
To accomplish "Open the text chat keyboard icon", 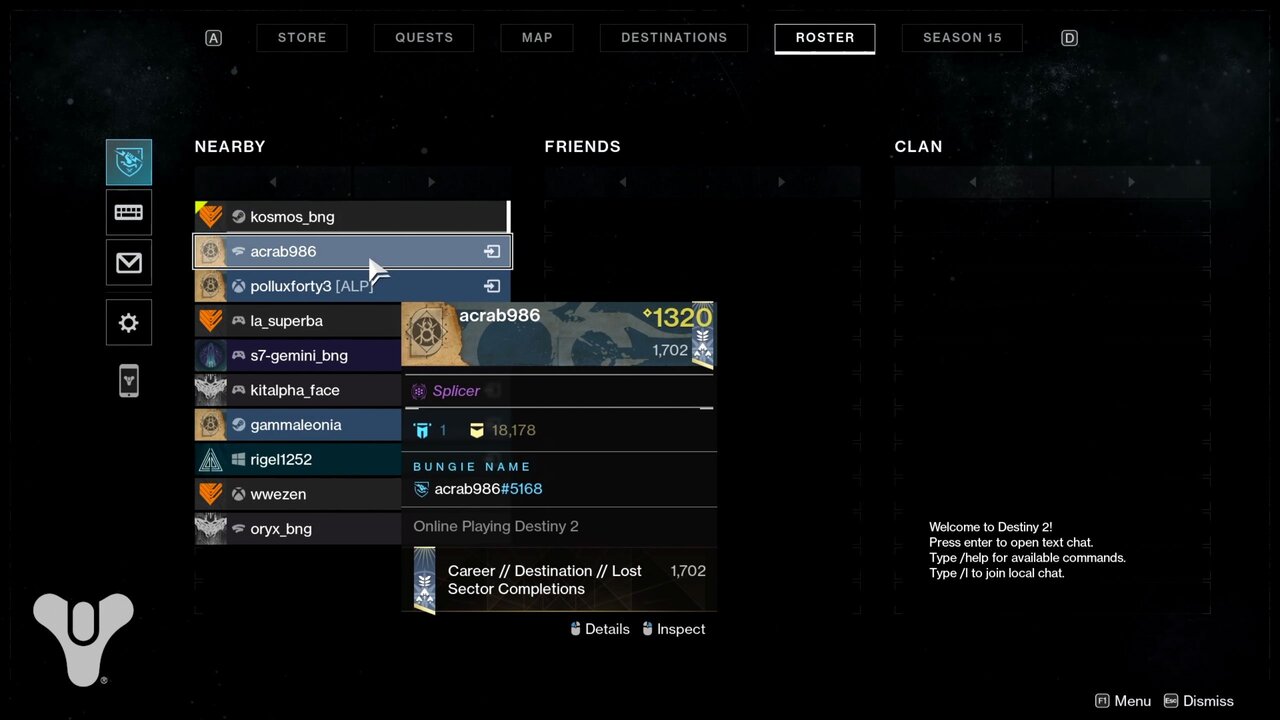I will (128, 212).
